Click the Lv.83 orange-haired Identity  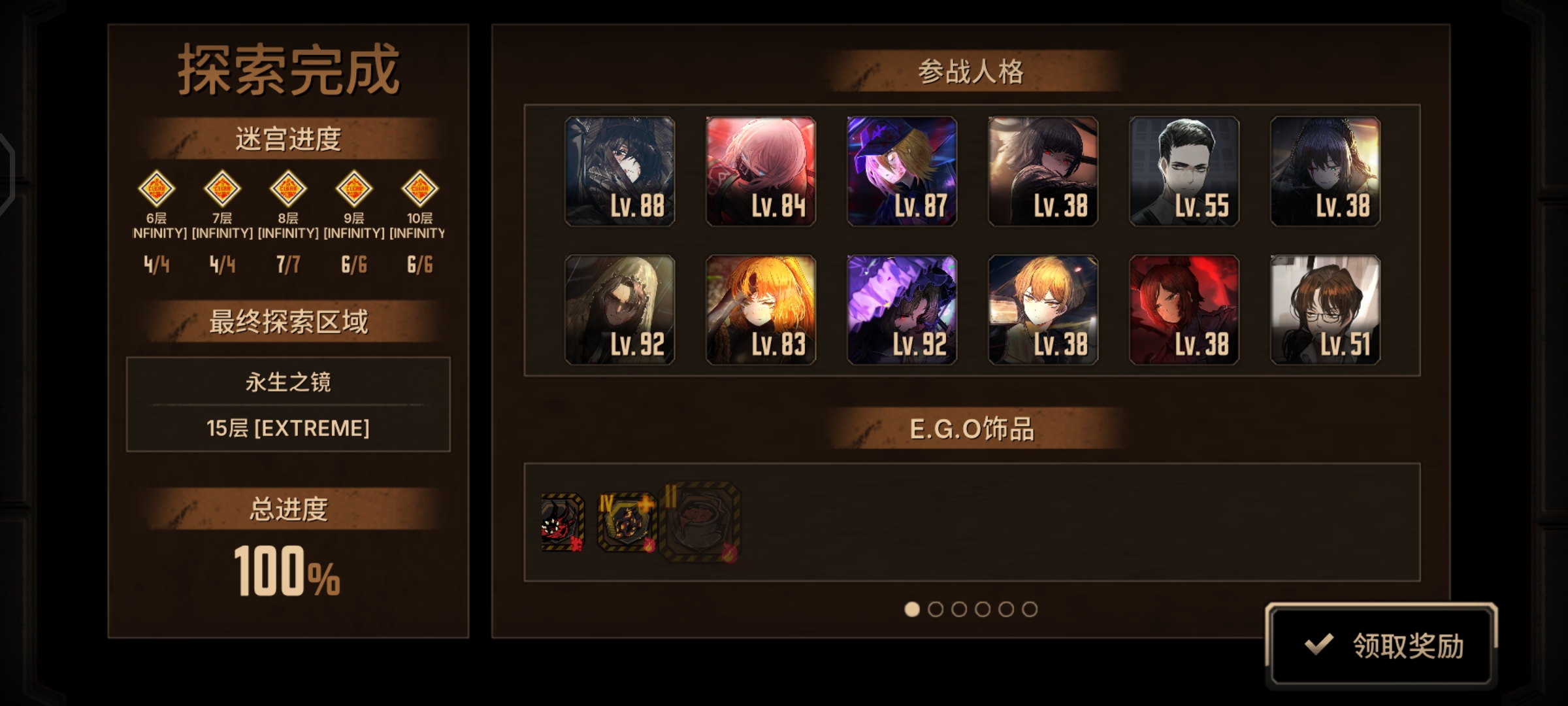[760, 310]
